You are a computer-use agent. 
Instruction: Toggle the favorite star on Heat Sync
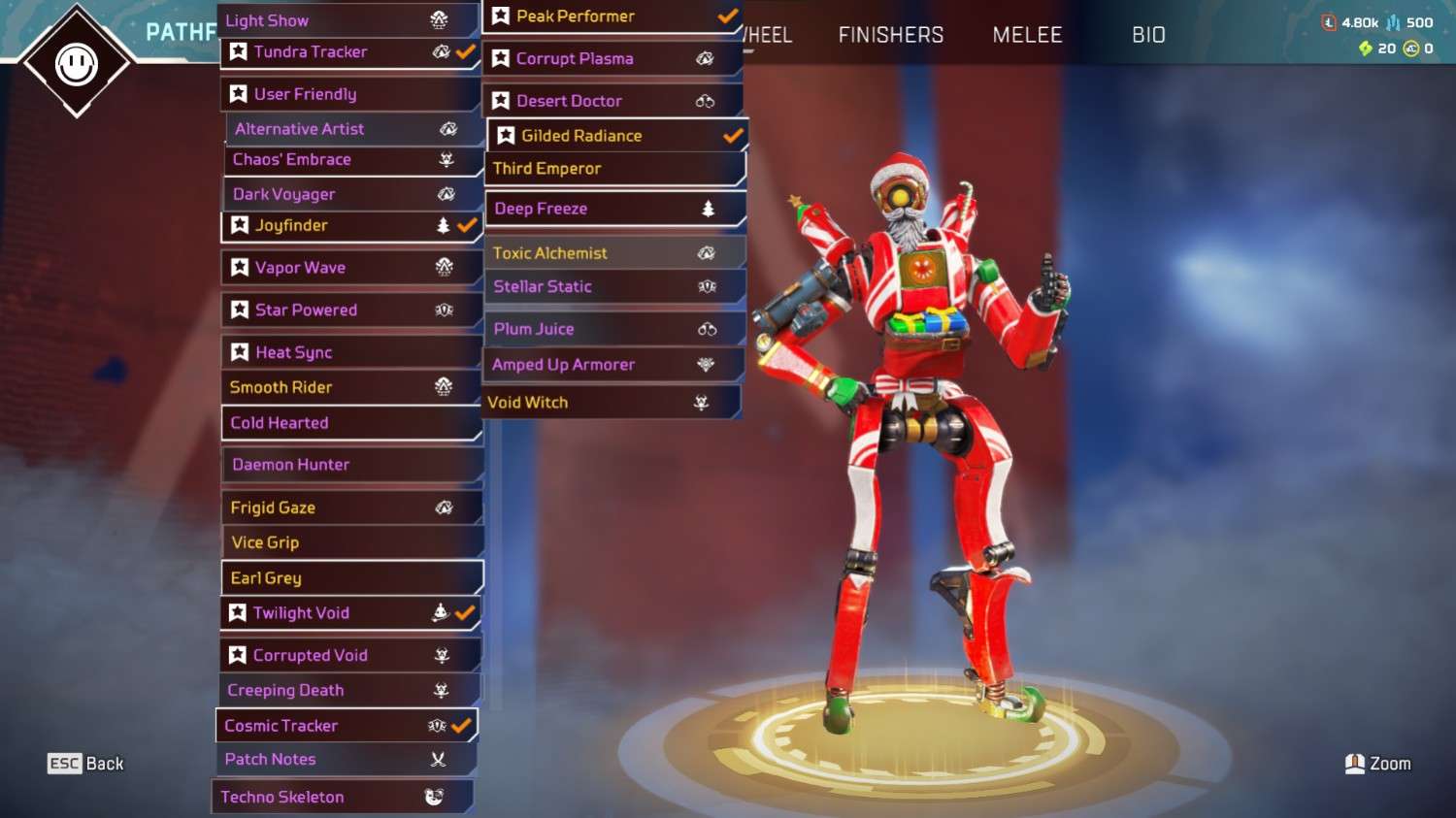click(239, 351)
